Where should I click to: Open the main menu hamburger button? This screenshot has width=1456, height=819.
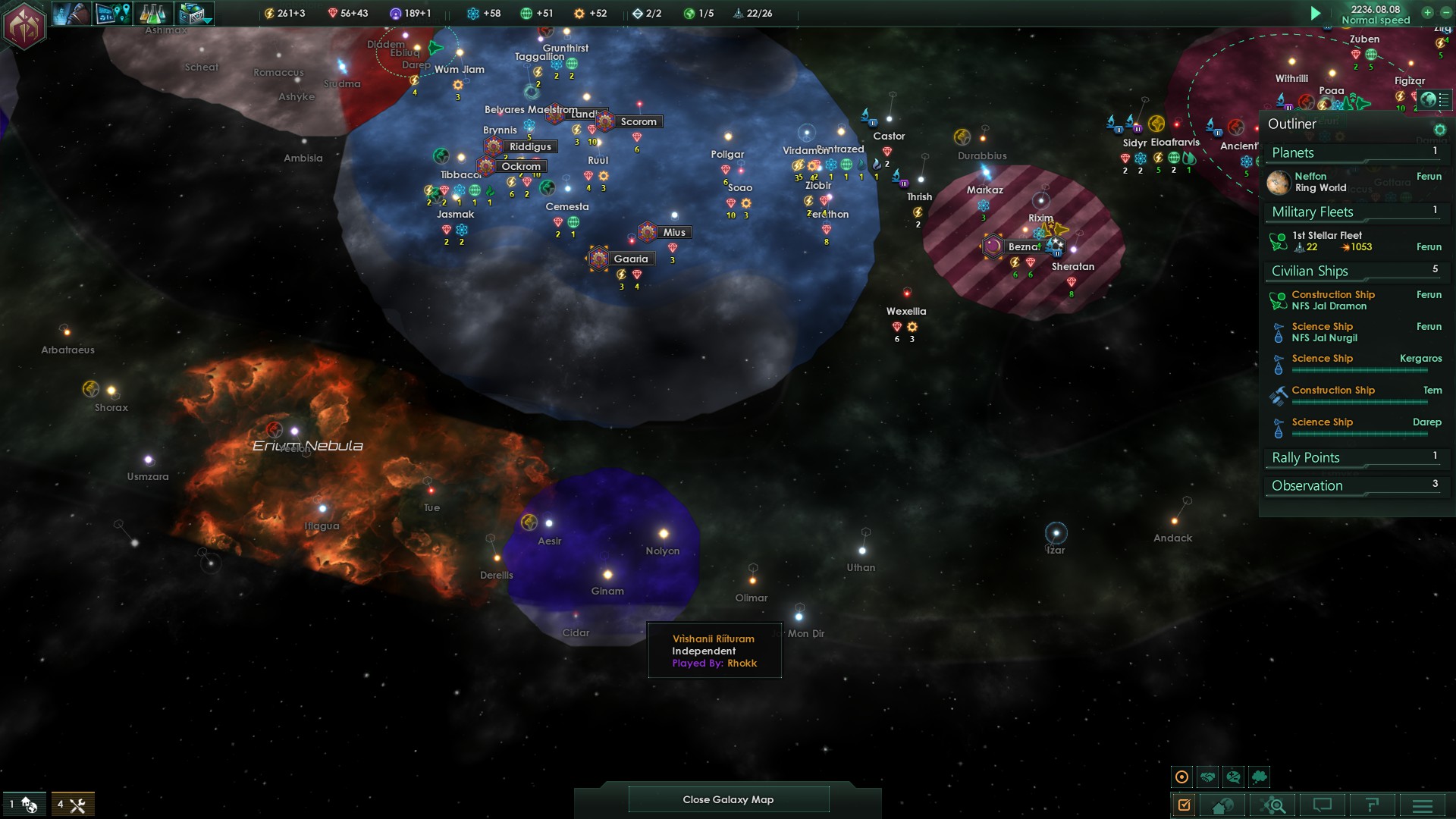pos(1422,805)
